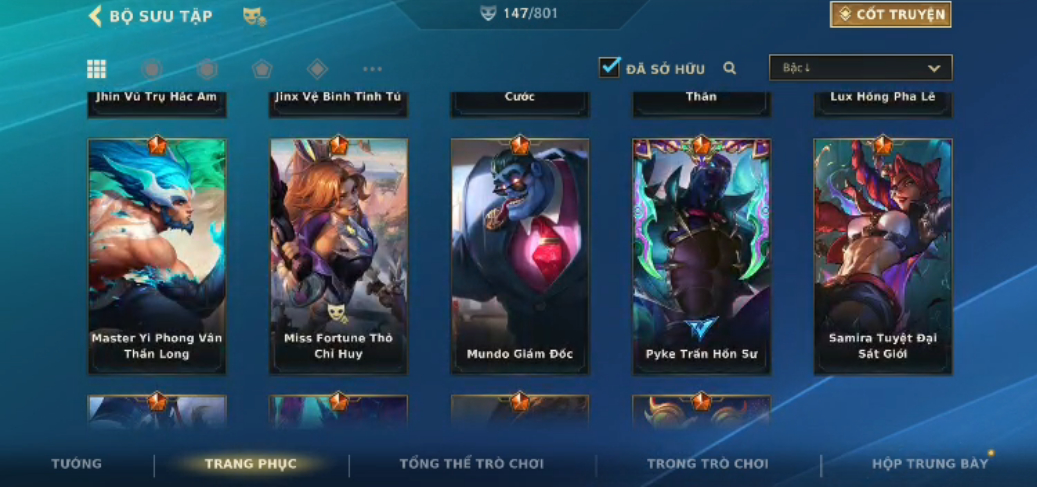1037x487 pixels.
Task: Pick the Pyke Trấn Hồn Sư skin
Action: pyautogui.click(x=701, y=256)
